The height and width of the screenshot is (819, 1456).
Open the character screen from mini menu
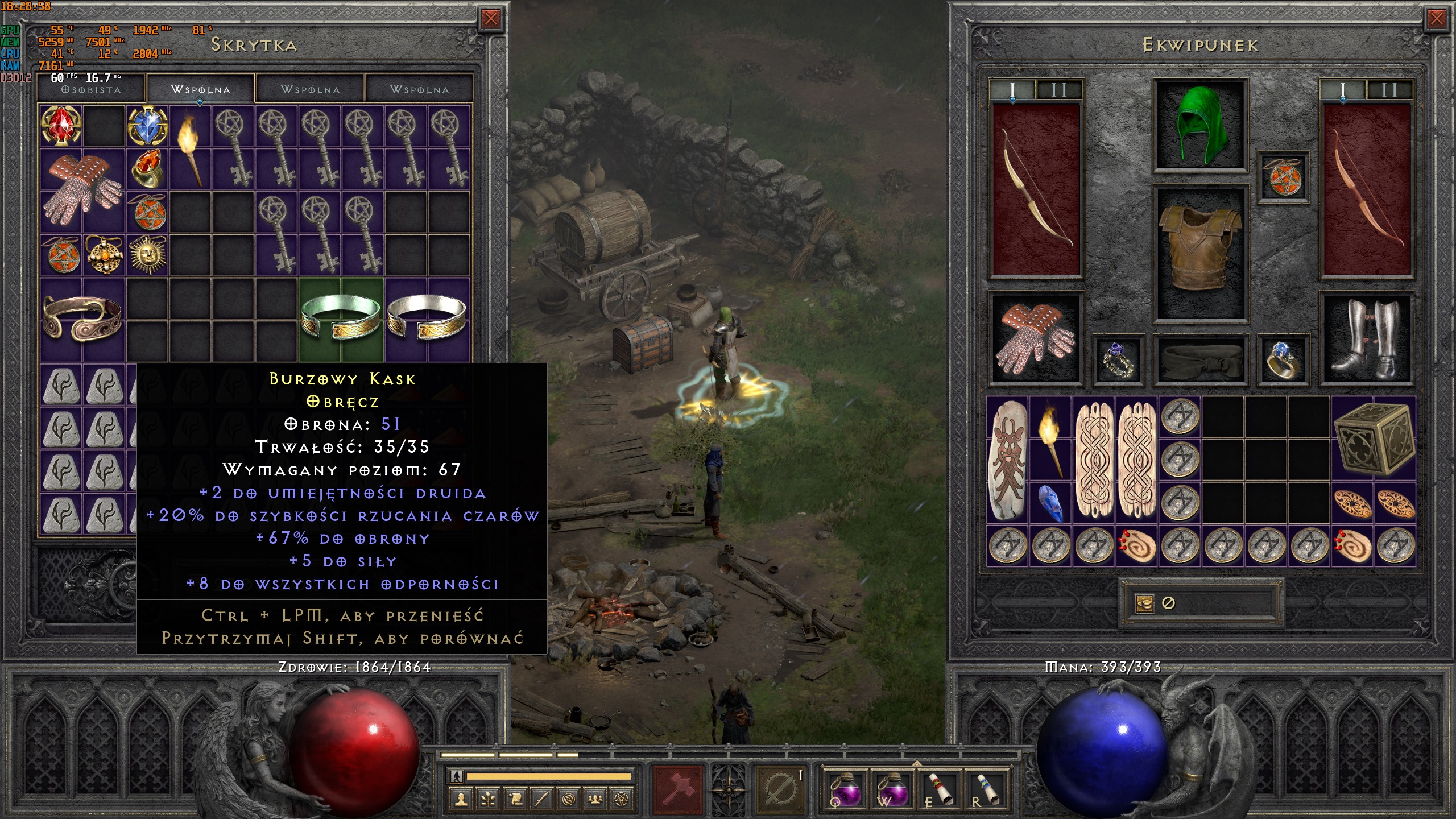pyautogui.click(x=461, y=800)
